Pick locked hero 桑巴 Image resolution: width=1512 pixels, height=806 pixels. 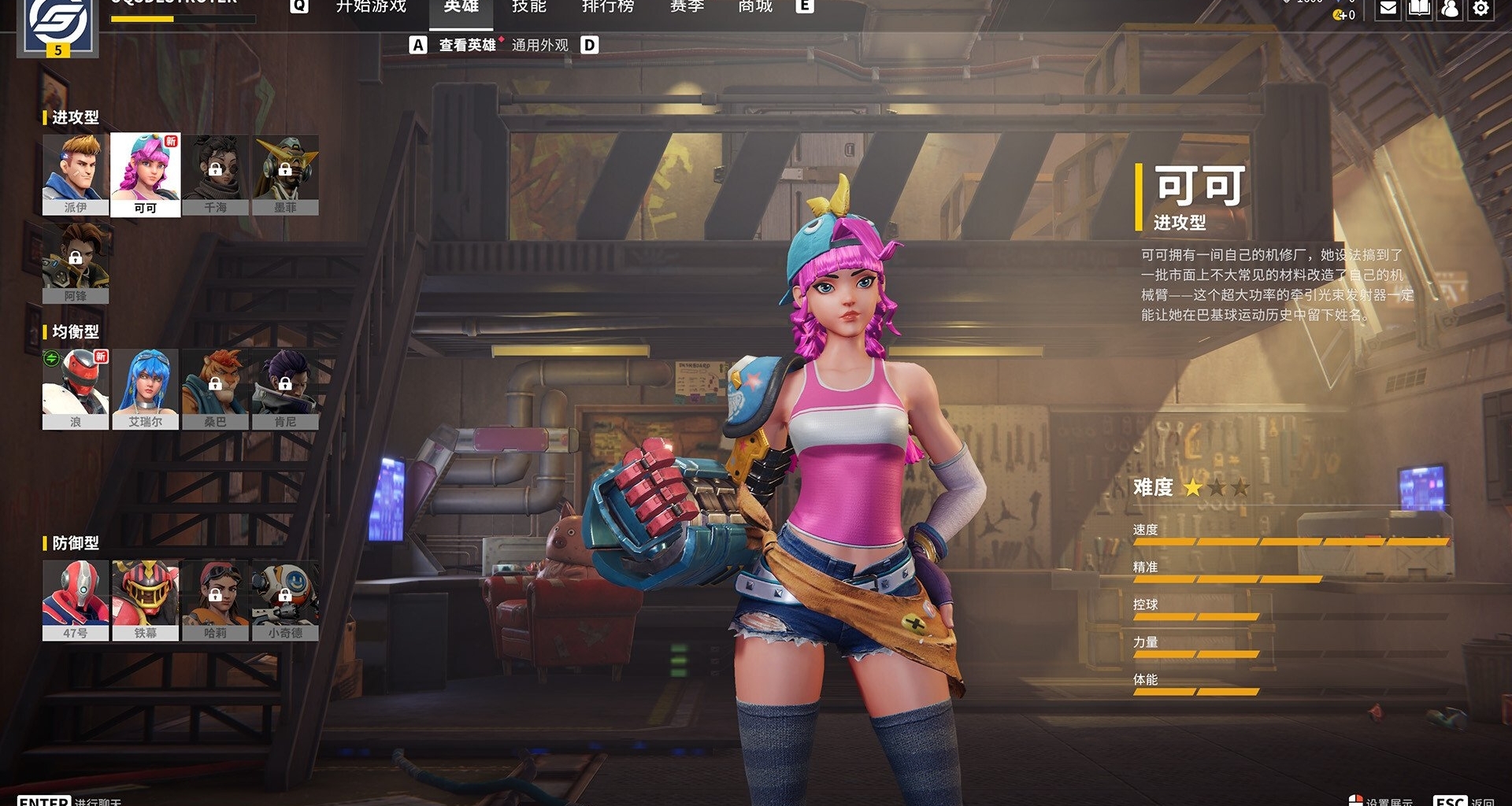[215, 388]
